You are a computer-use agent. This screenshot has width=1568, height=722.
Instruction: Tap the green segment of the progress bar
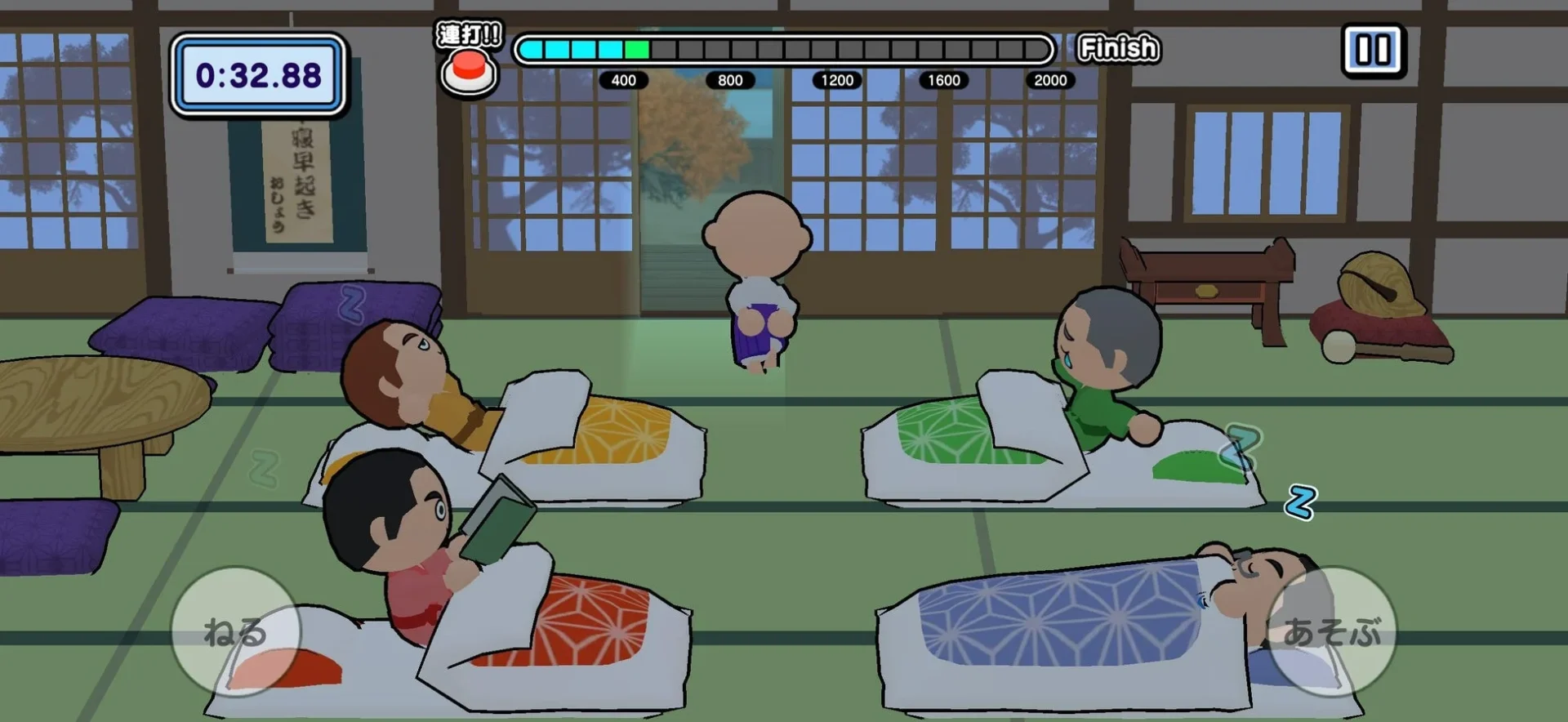click(x=636, y=51)
